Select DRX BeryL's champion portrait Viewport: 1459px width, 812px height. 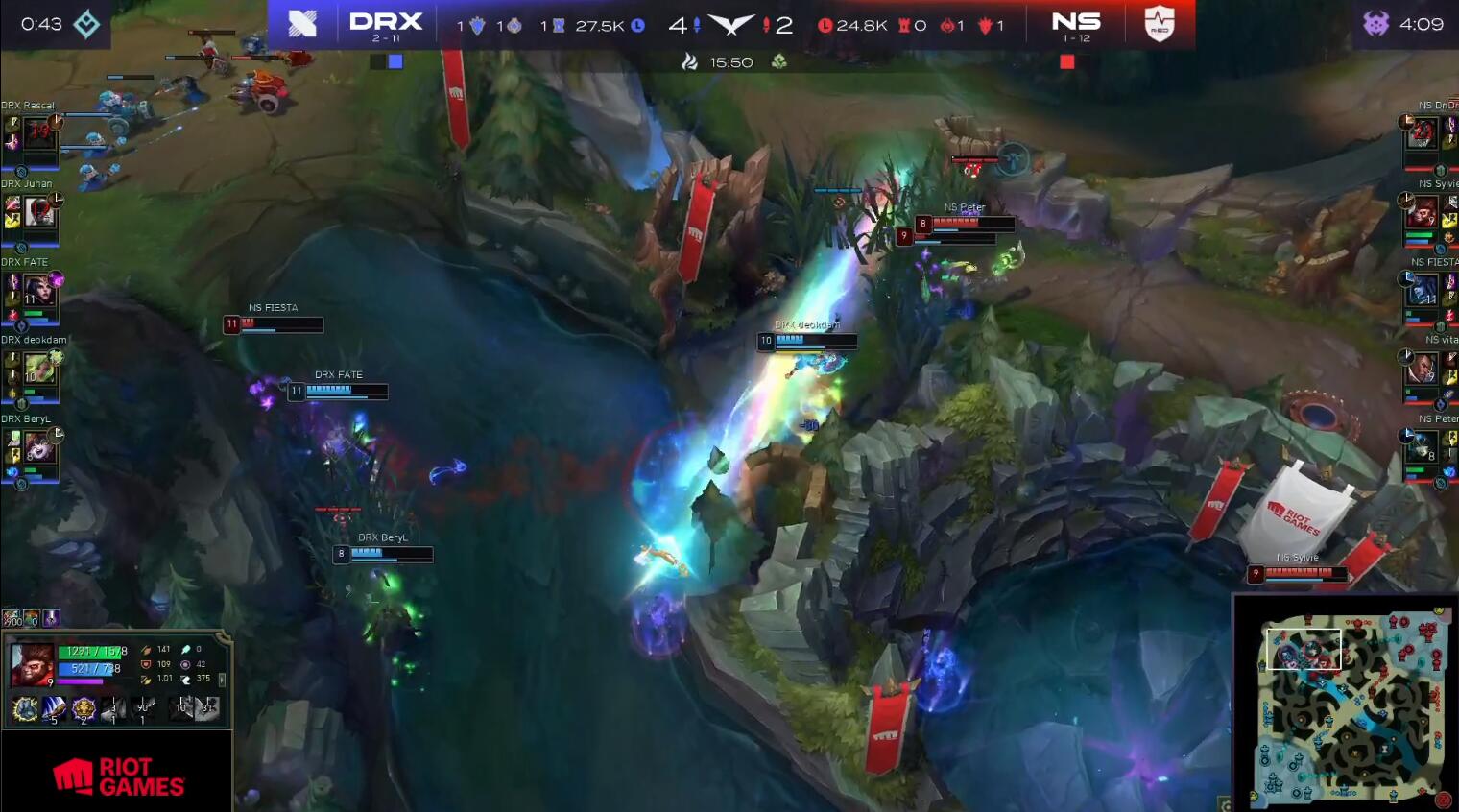38,446
